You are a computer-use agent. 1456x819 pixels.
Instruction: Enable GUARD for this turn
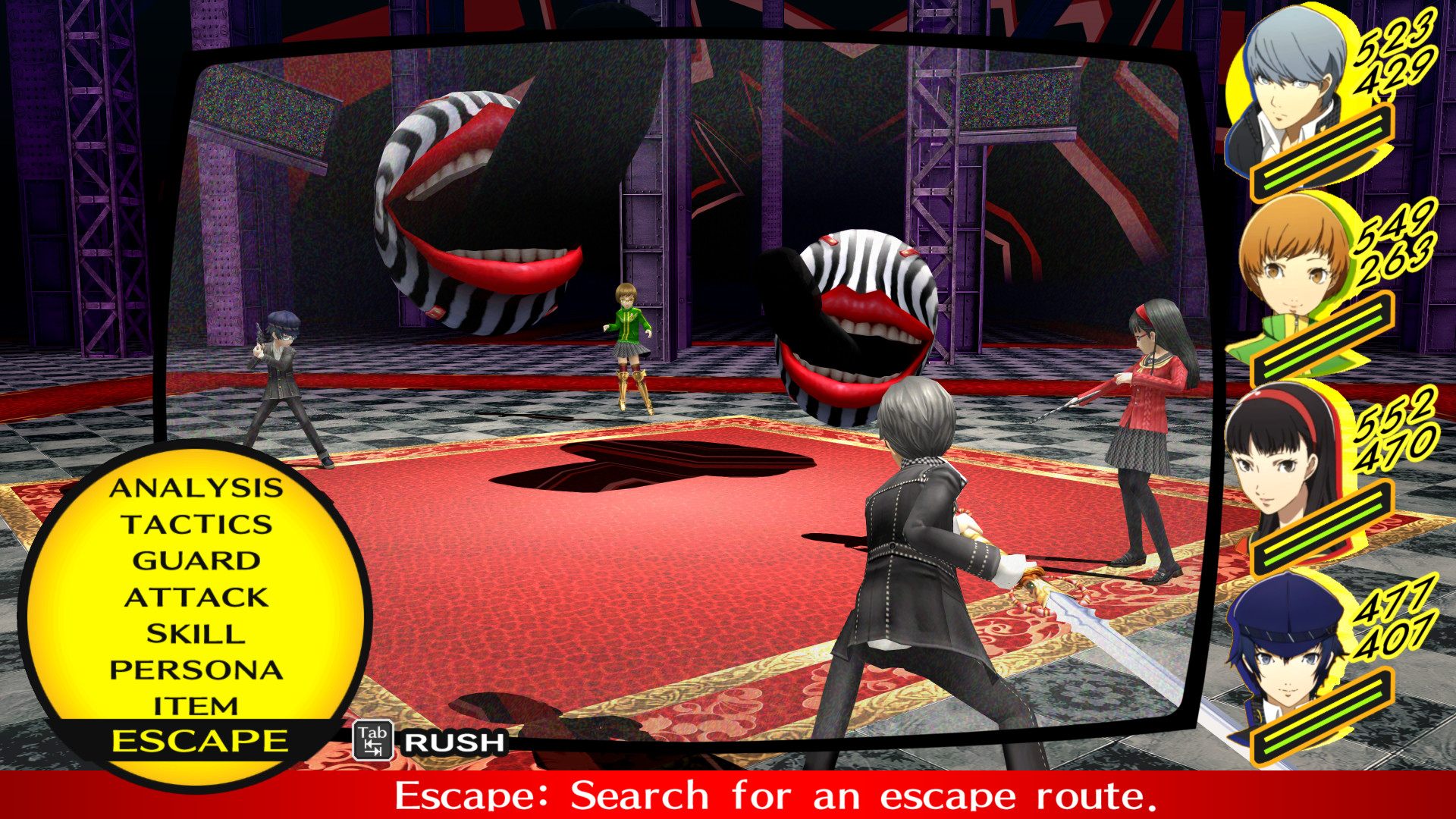(199, 561)
